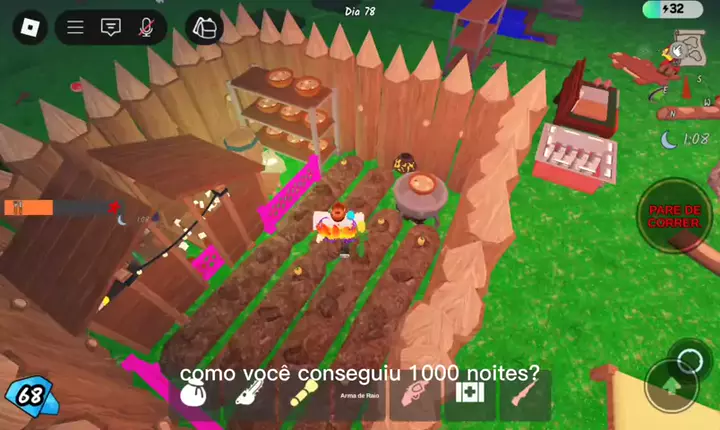Open the hamburger lines menu

point(75,28)
